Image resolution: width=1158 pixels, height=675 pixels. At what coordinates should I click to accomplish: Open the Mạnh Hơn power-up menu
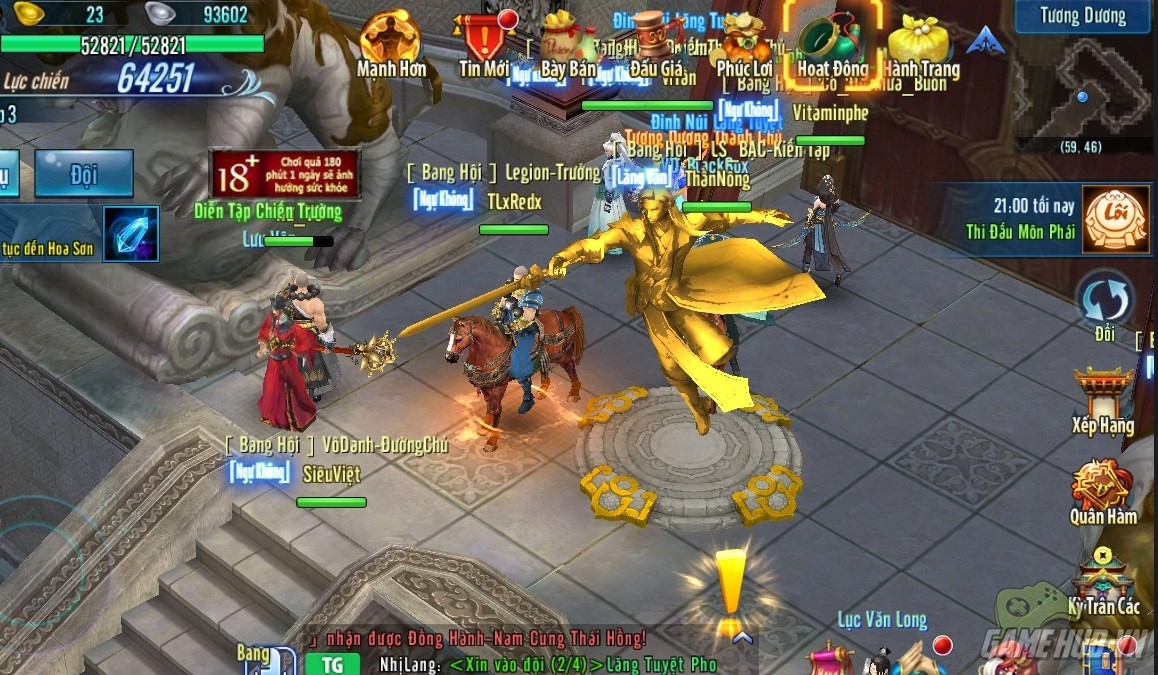click(x=390, y=41)
